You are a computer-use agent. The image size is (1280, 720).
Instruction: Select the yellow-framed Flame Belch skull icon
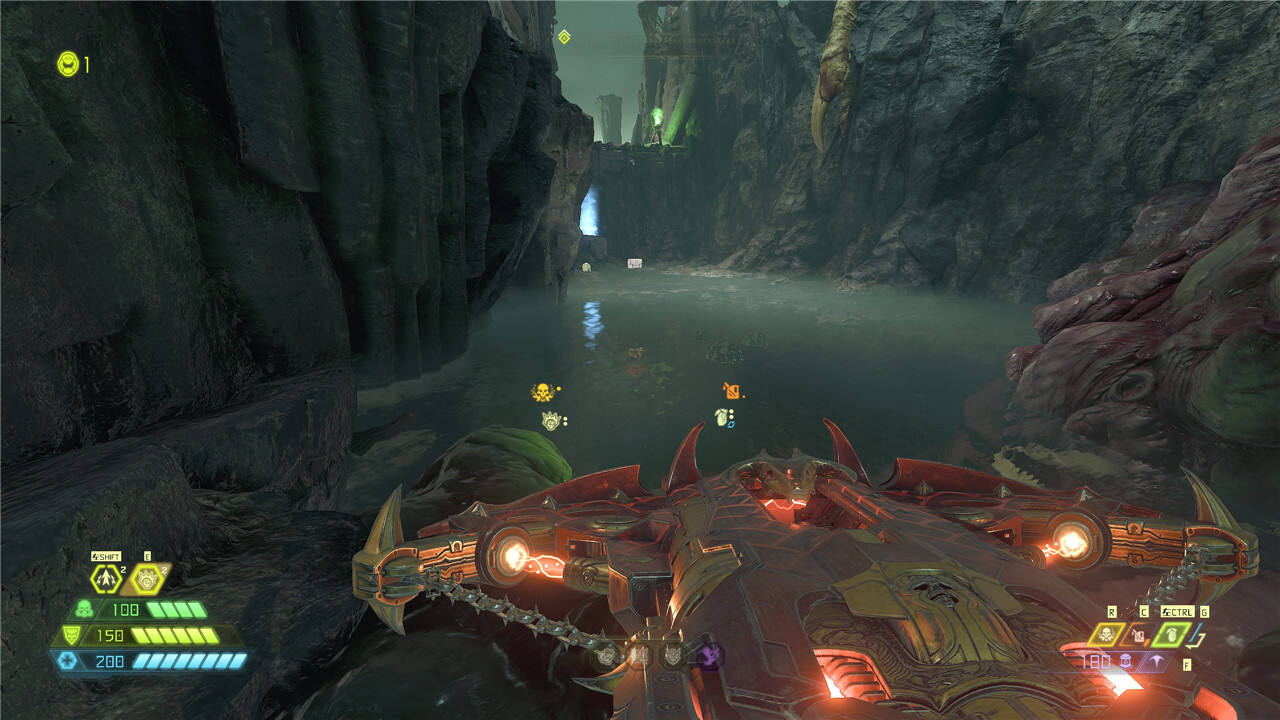click(1107, 634)
